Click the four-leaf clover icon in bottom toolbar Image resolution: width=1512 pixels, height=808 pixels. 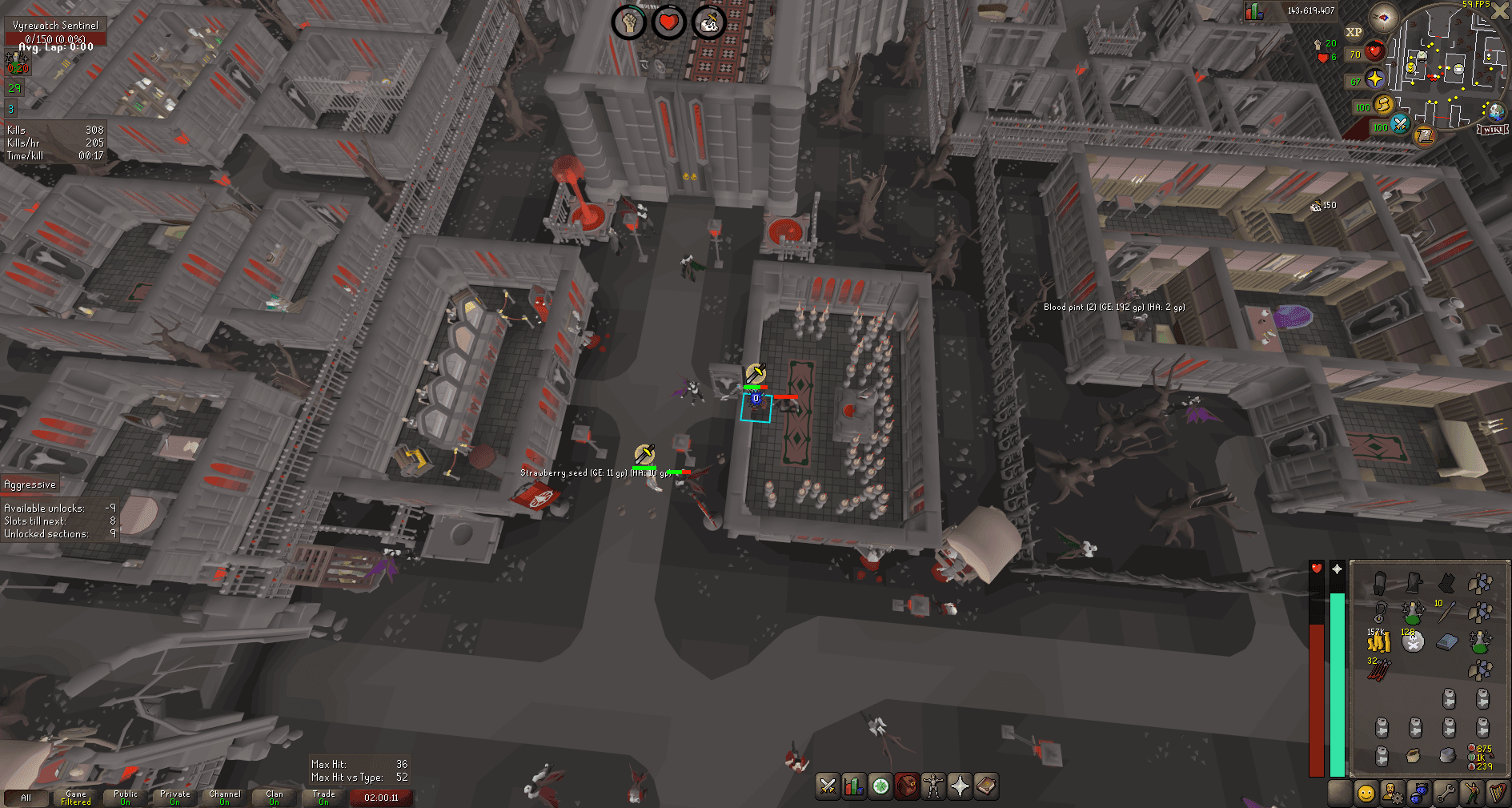coord(880,786)
